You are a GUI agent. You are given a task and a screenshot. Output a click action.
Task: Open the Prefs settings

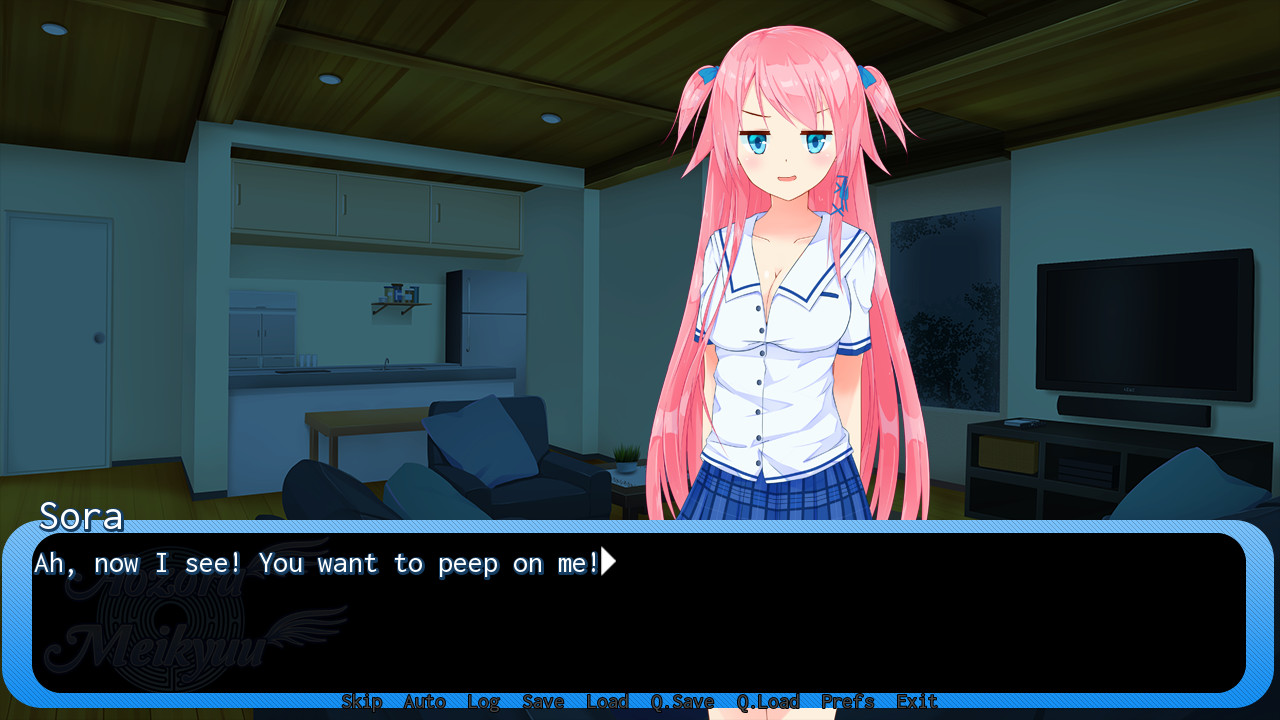(847, 701)
